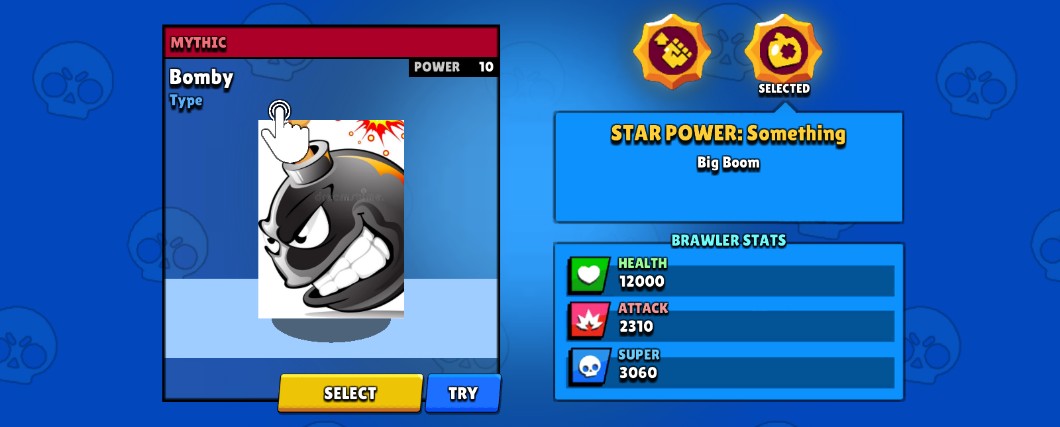
Task: Click the yellow SELECT button
Action: [349, 393]
